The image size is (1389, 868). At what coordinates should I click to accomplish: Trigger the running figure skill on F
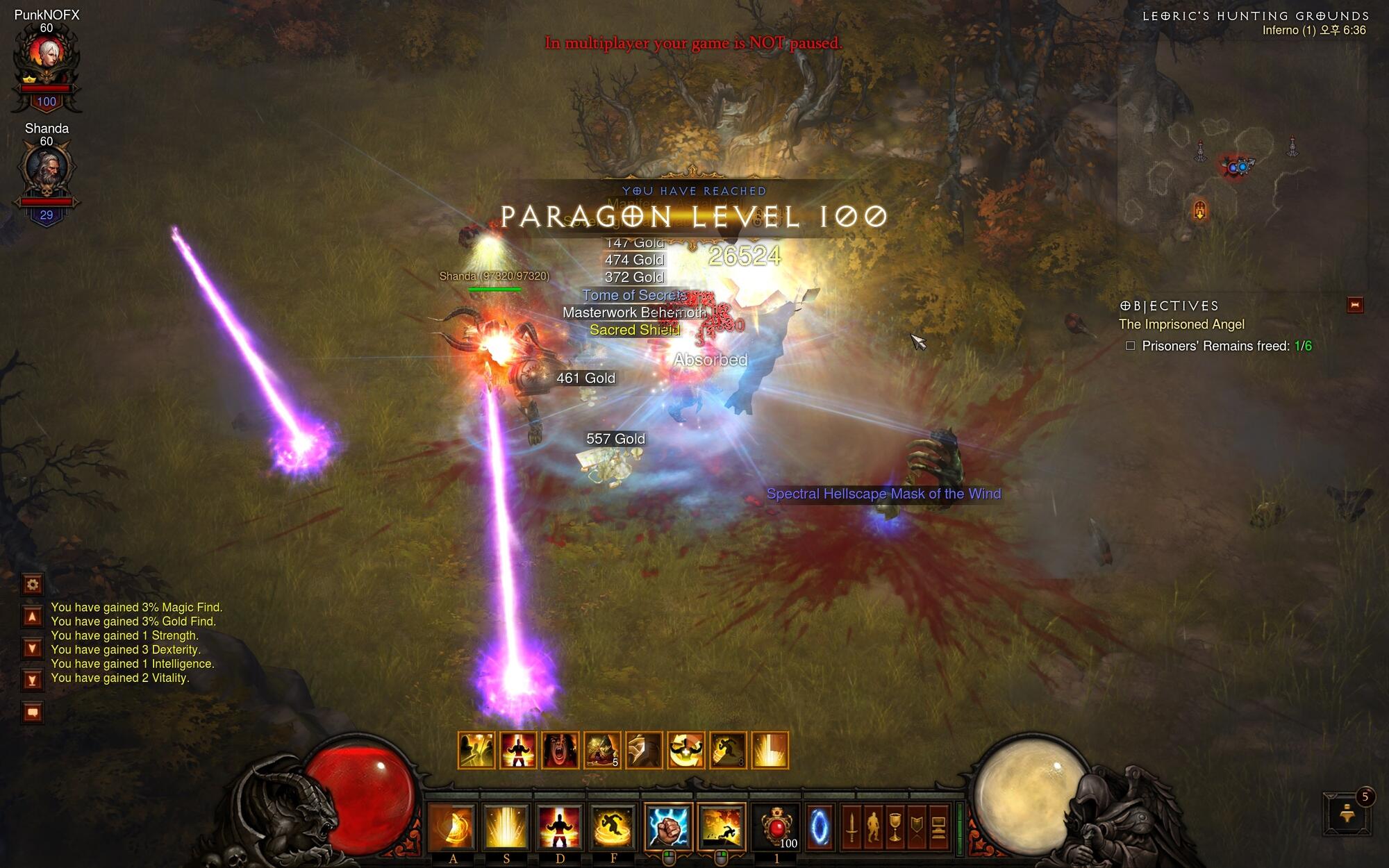pos(613,826)
